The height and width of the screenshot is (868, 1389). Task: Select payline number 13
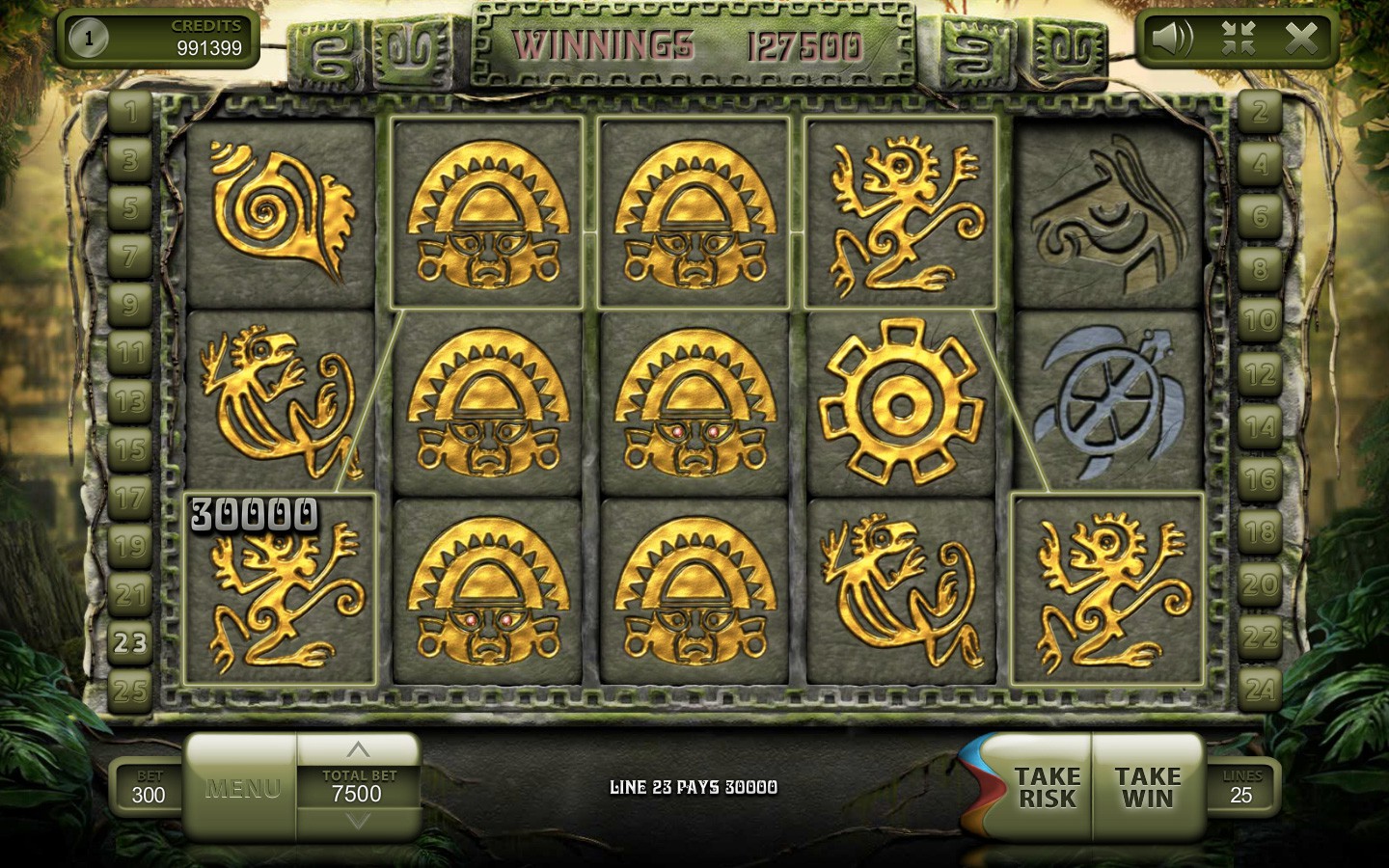[x=130, y=401]
